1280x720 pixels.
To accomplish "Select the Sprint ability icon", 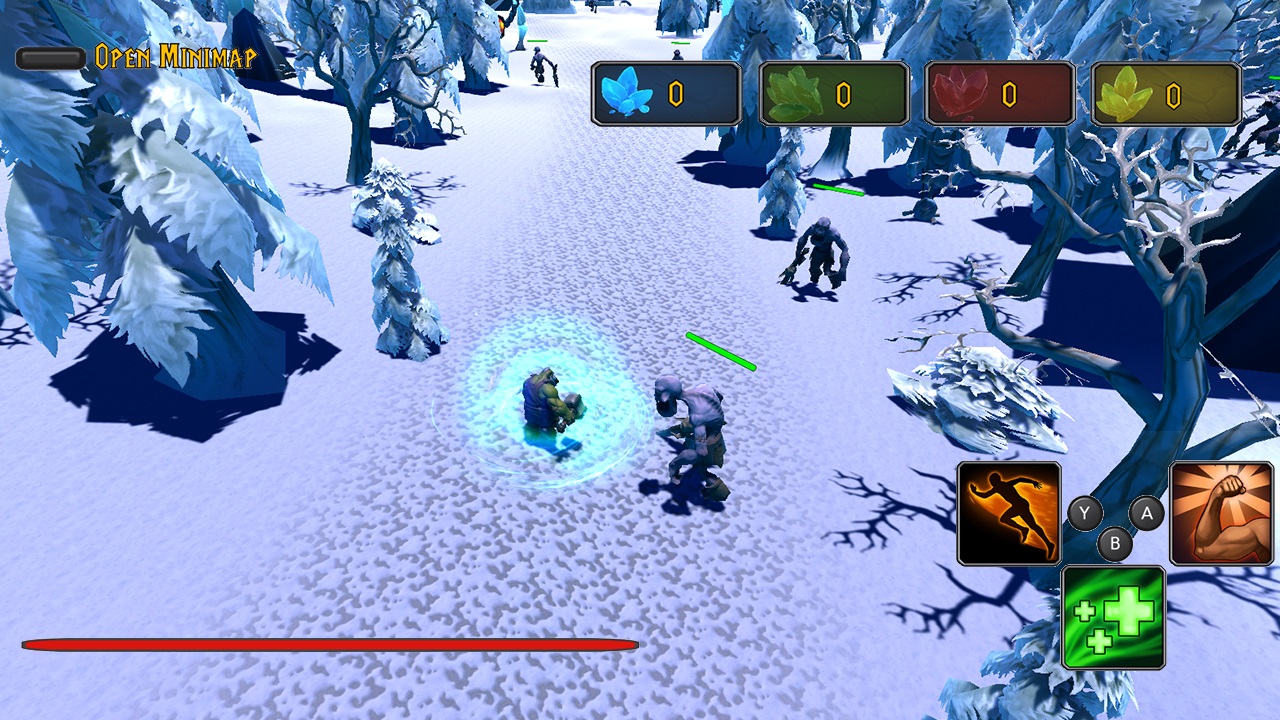I will point(1008,513).
